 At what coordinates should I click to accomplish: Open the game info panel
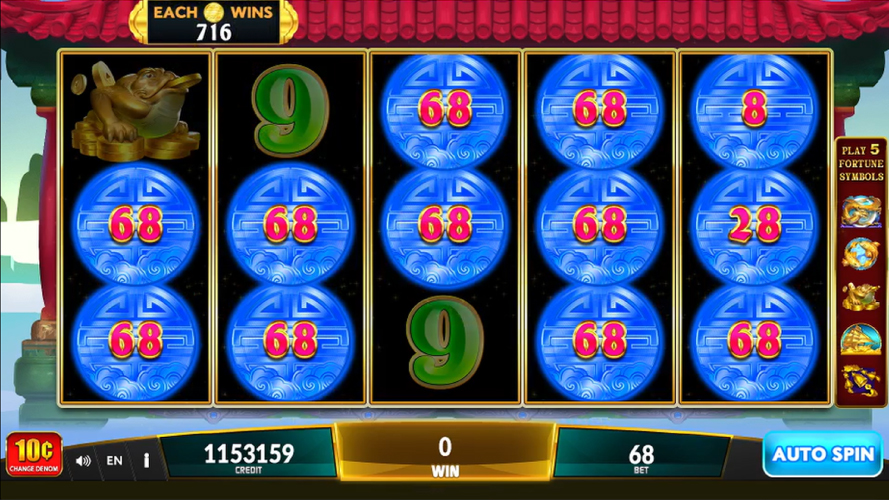click(x=146, y=461)
